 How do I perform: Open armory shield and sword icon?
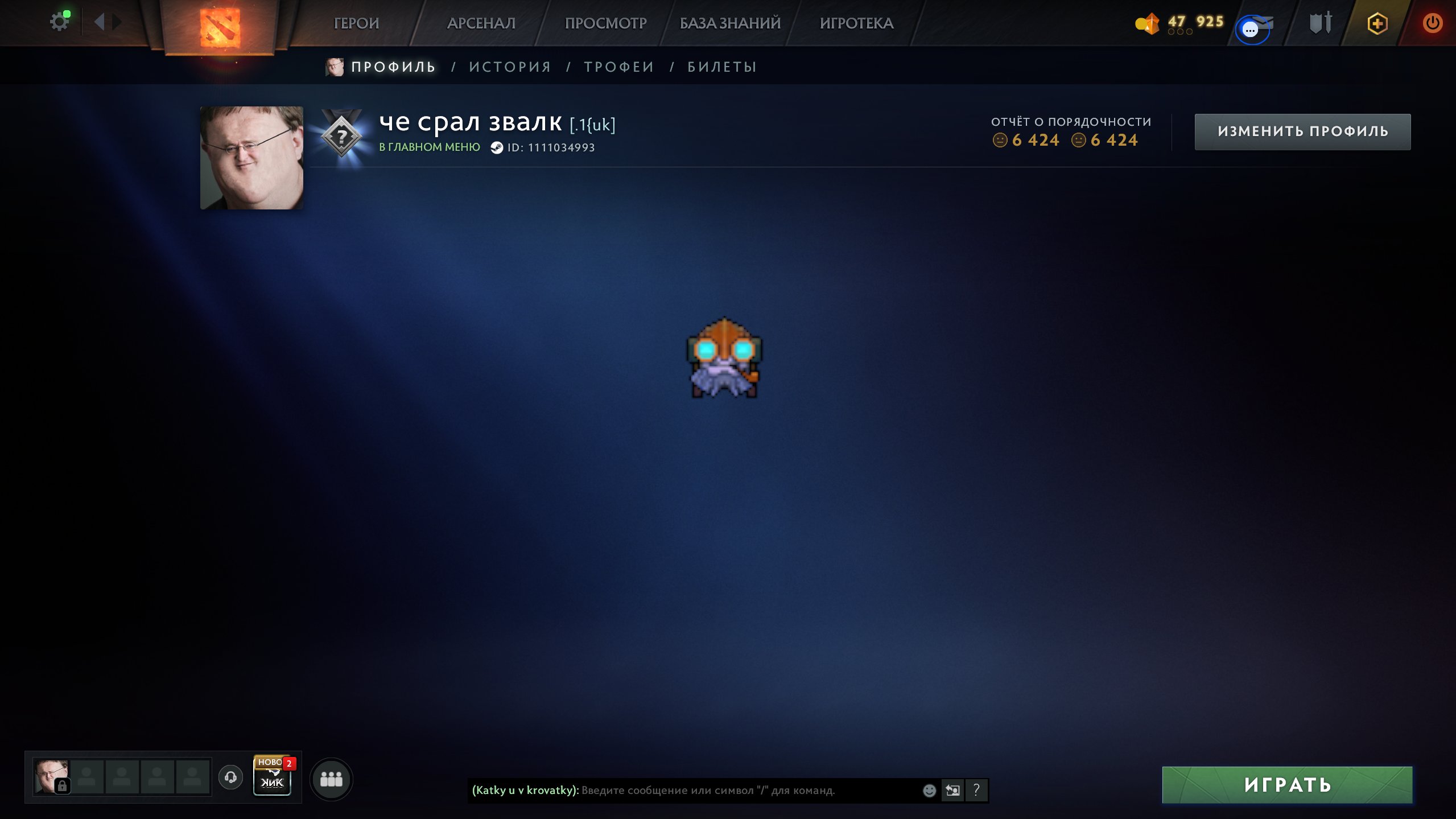click(1319, 23)
